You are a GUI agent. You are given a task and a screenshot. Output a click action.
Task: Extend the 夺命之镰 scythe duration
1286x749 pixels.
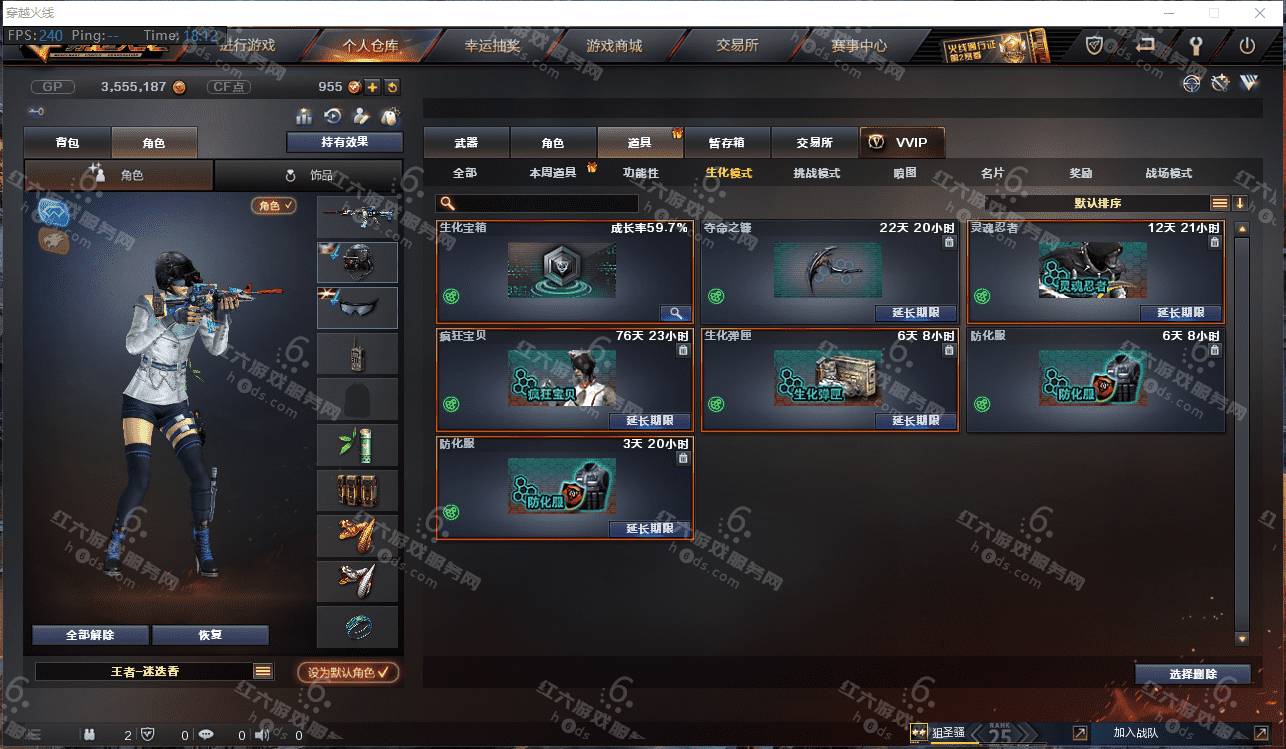(x=915, y=313)
